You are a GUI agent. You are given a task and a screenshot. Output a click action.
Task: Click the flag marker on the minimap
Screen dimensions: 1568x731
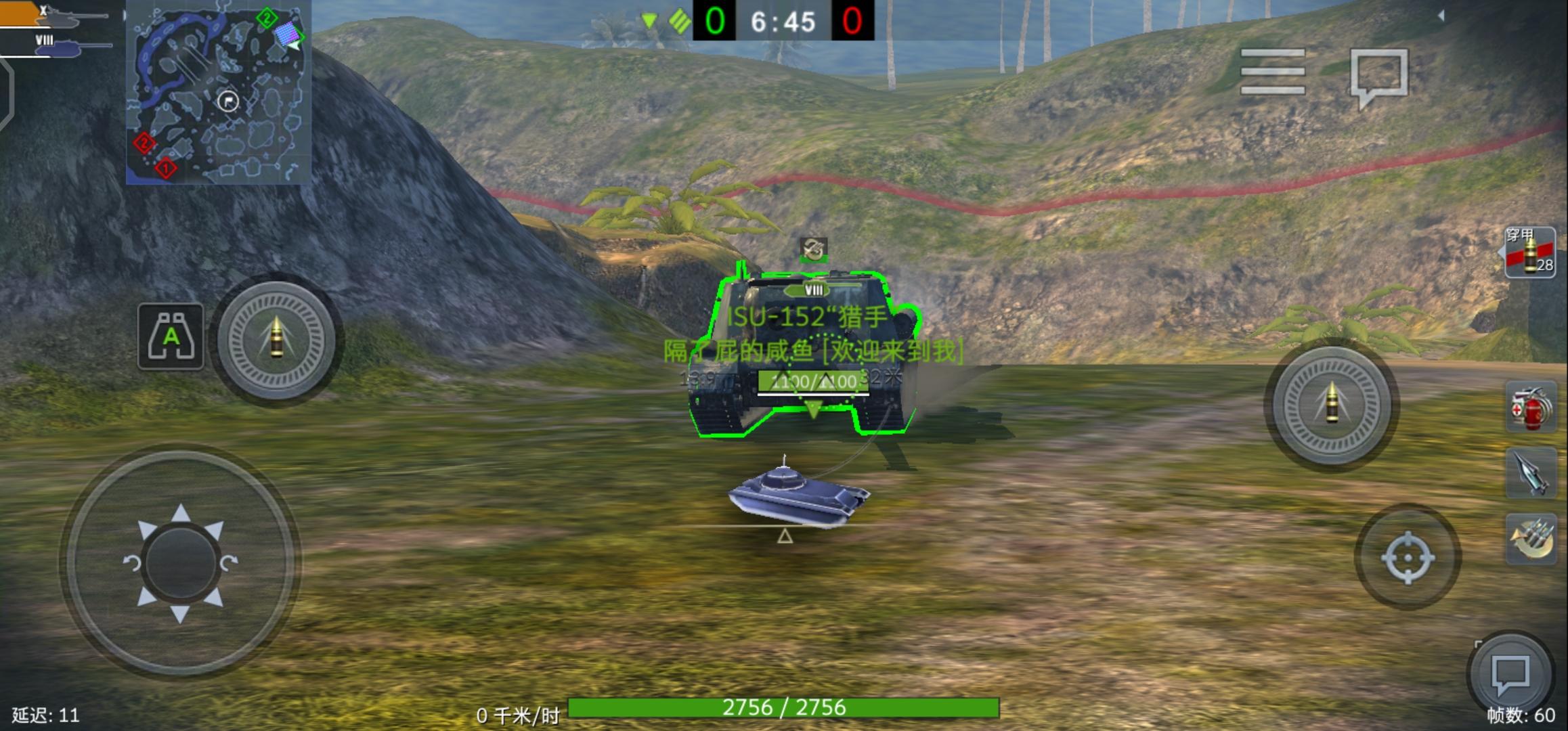click(227, 102)
